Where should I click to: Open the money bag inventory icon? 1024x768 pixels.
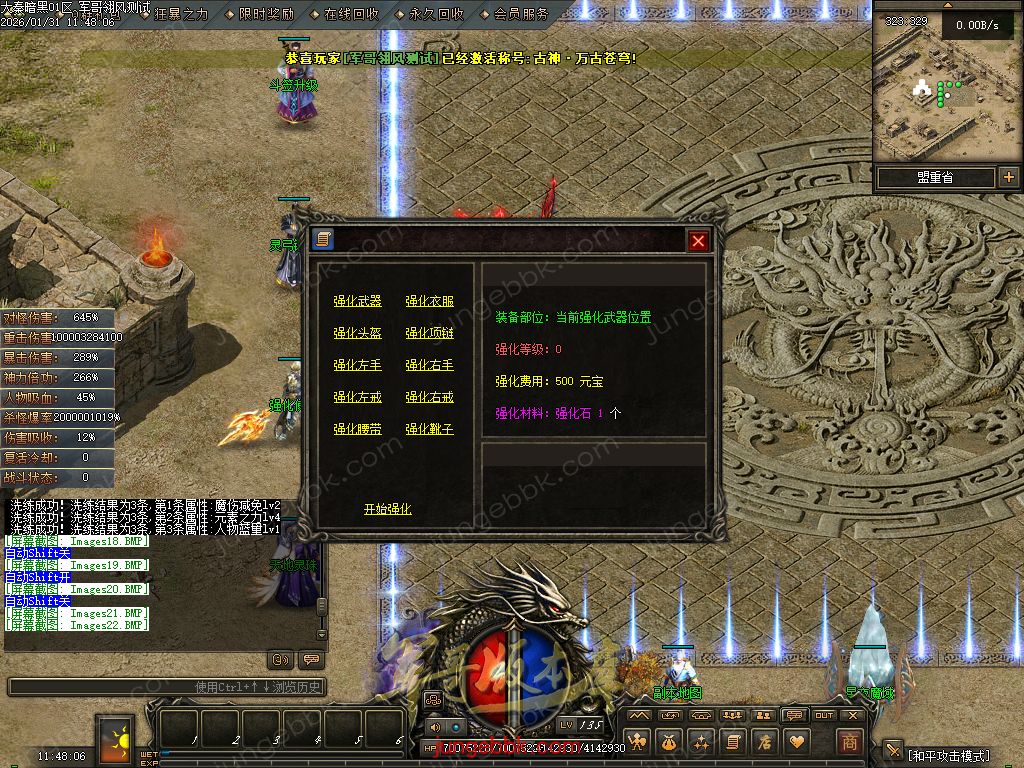coord(668,741)
